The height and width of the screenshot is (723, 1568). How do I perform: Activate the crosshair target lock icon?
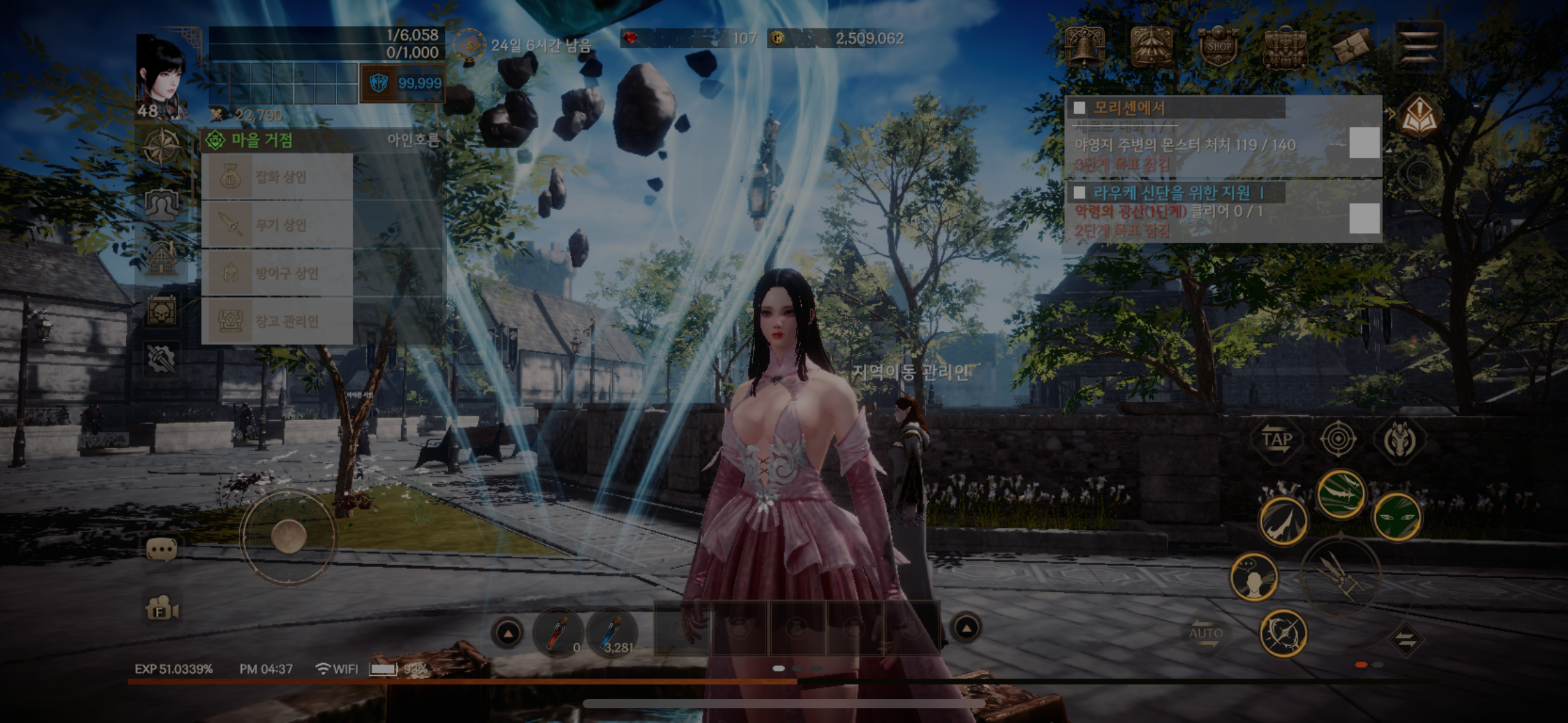pyautogui.click(x=1338, y=438)
